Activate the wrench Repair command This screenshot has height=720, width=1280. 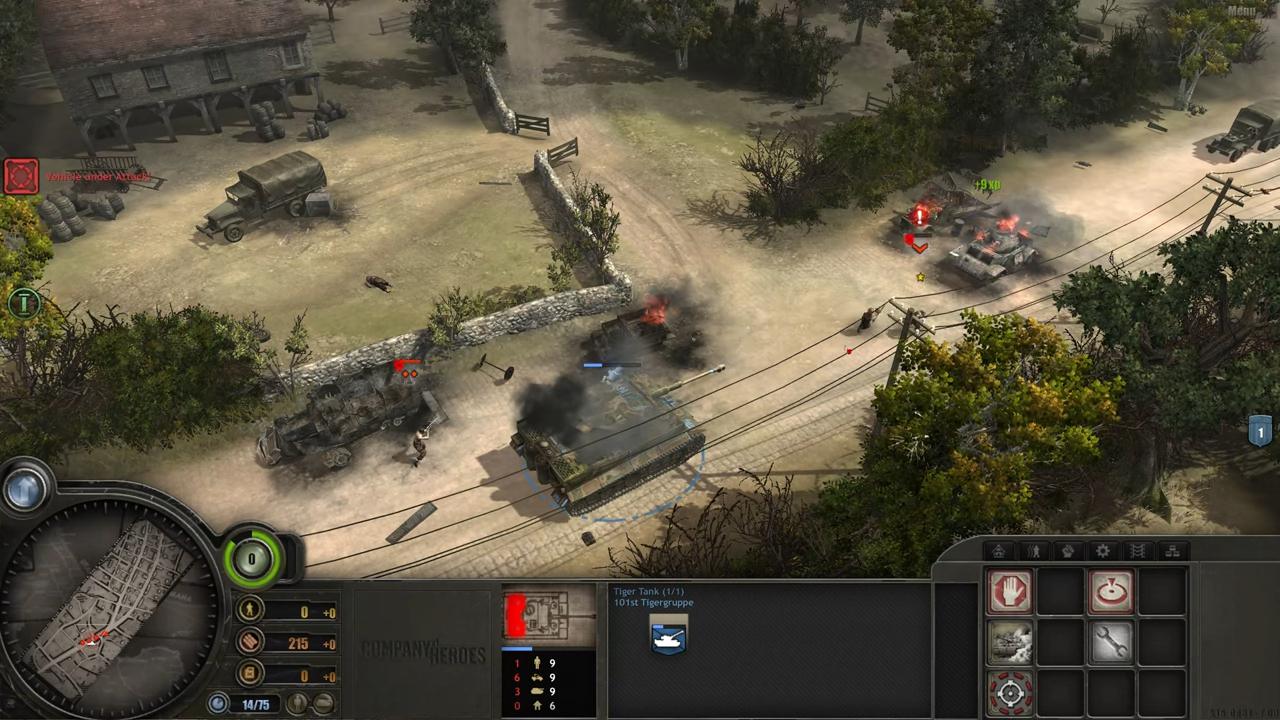point(1110,642)
